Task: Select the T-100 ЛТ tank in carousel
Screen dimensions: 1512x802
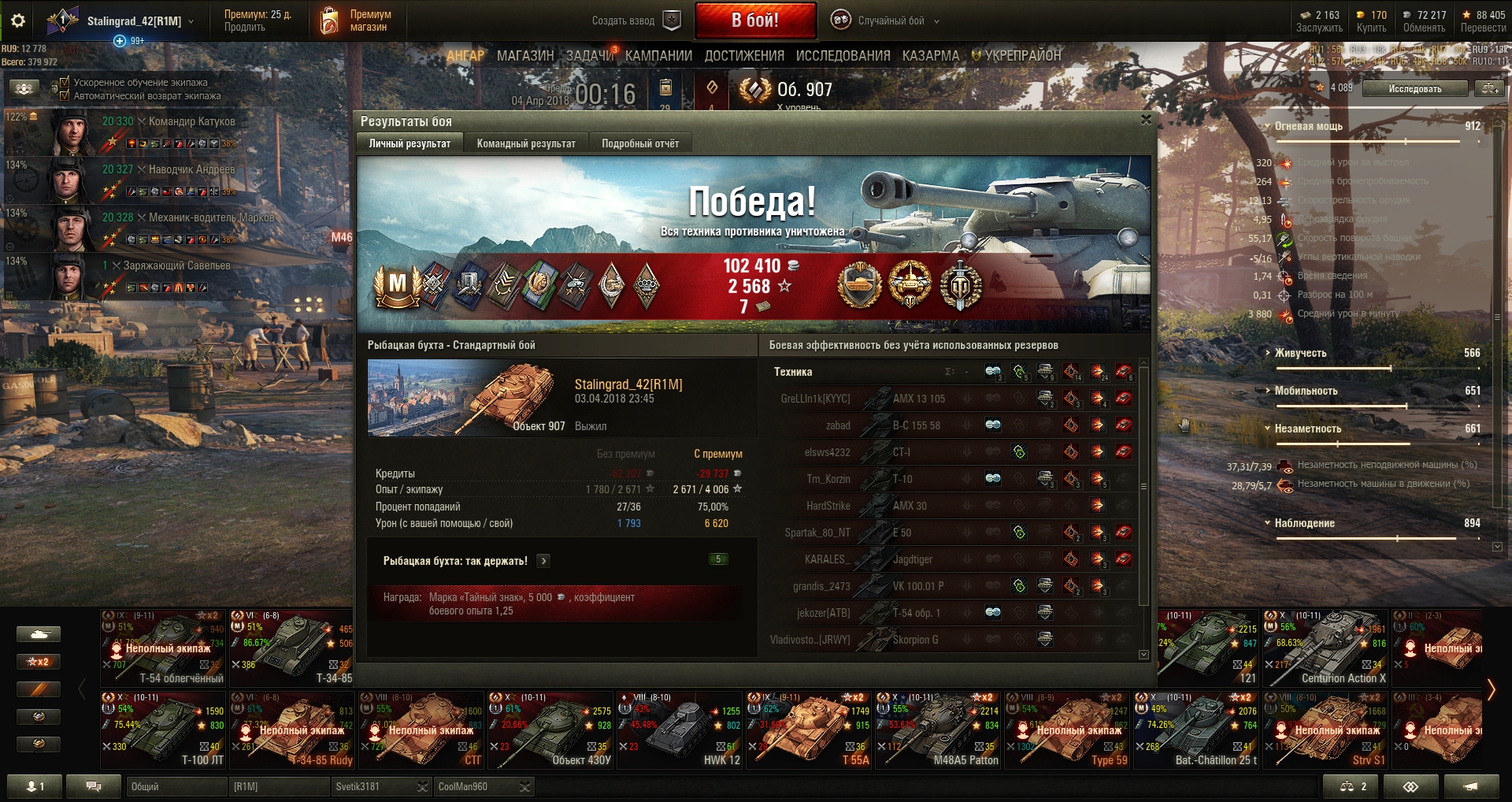Action: click(163, 730)
